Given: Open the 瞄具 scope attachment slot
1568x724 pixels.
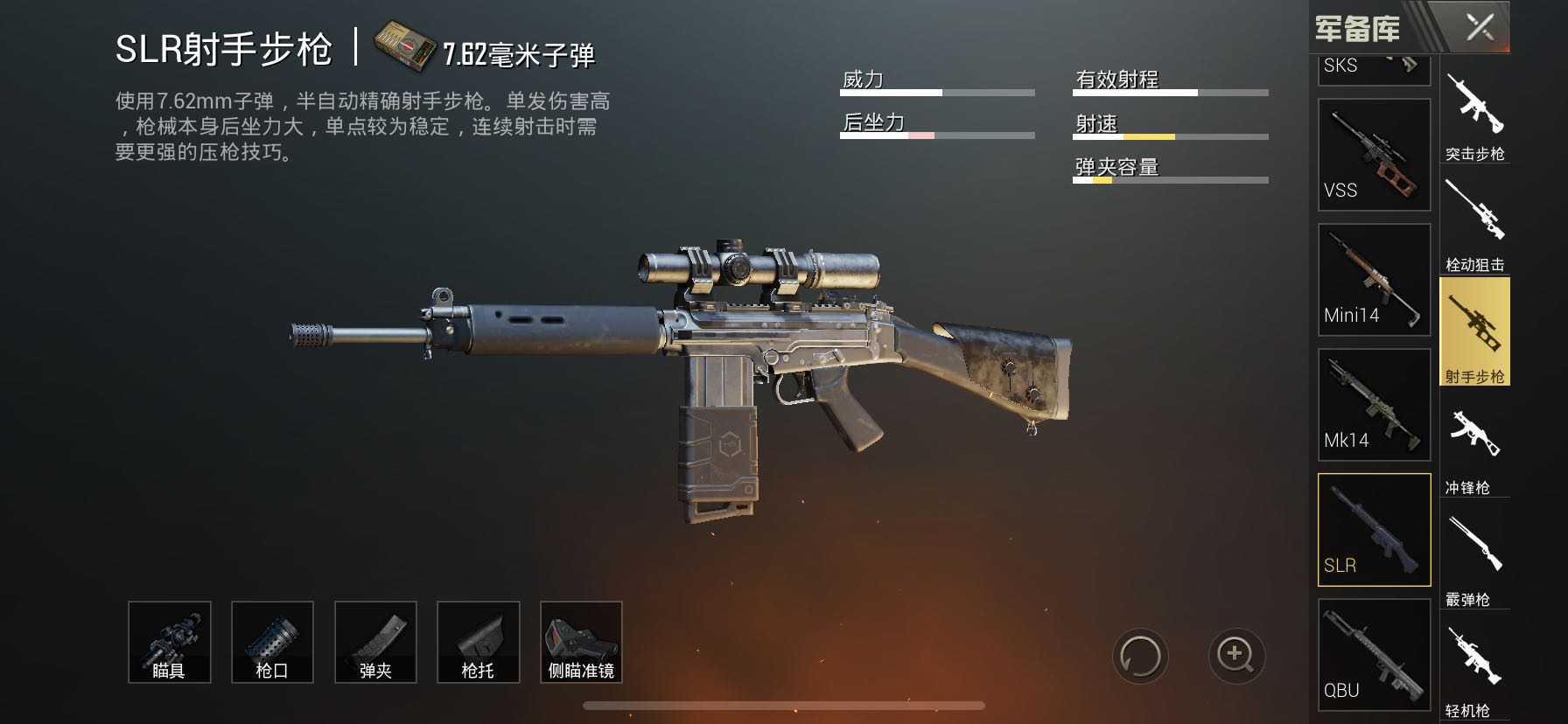Looking at the screenshot, I should 169,642.
